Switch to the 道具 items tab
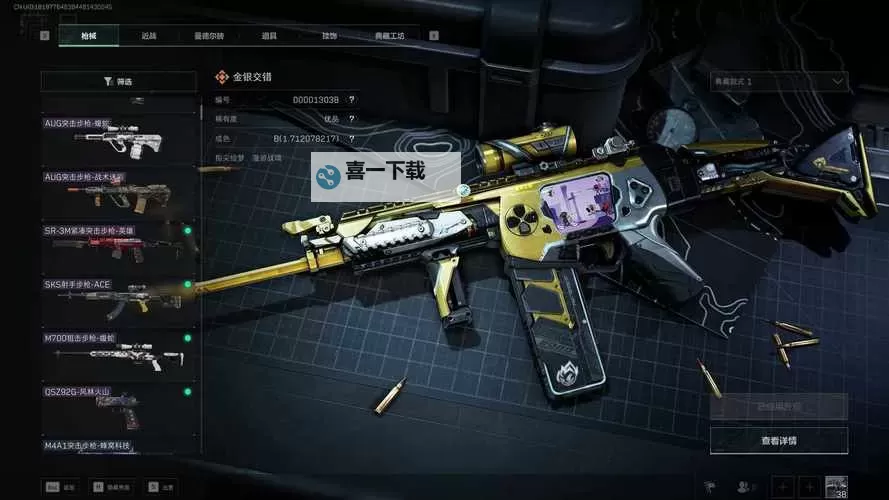889x500 pixels. (x=270, y=36)
